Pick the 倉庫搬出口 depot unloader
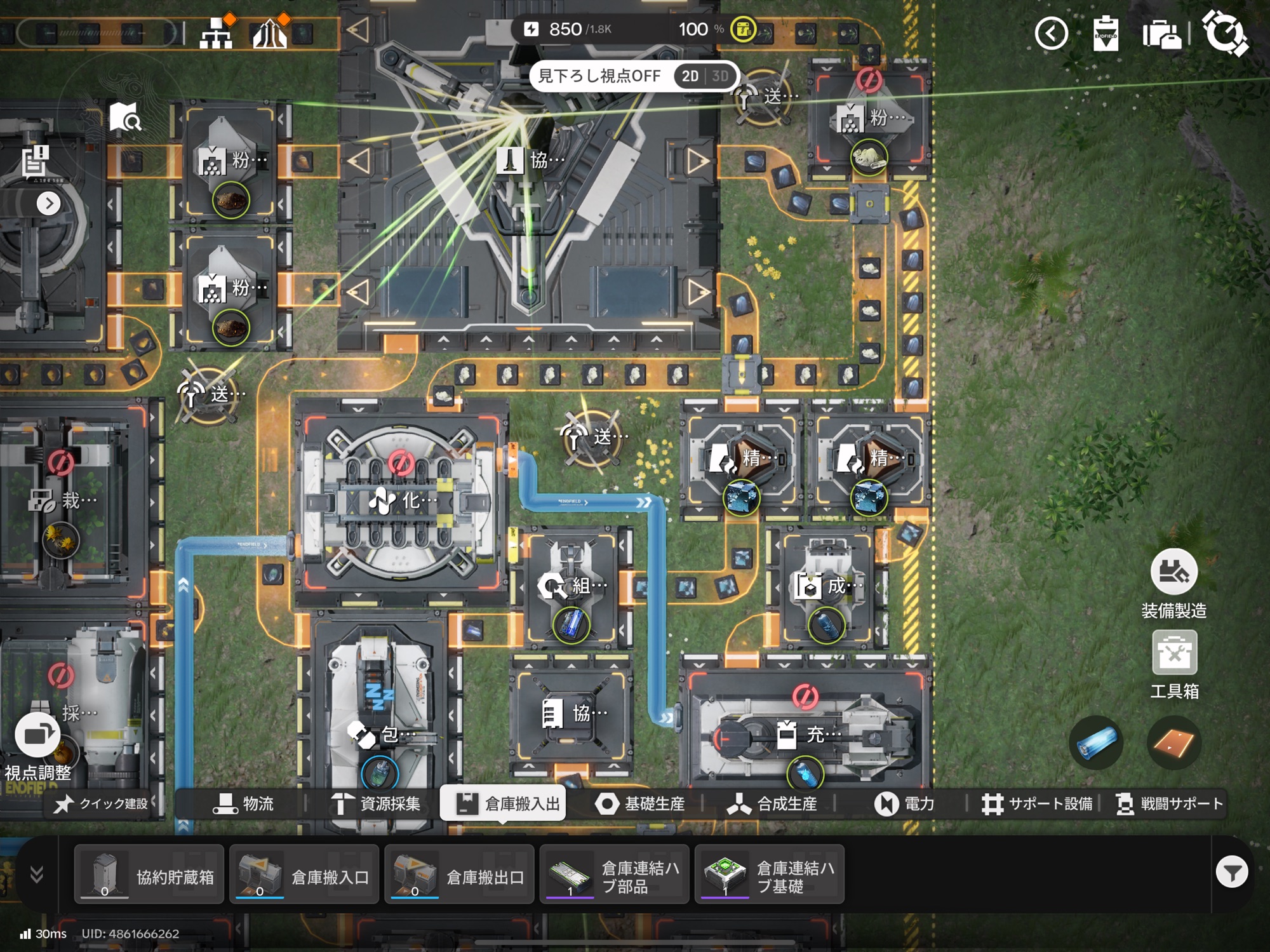 [x=459, y=875]
